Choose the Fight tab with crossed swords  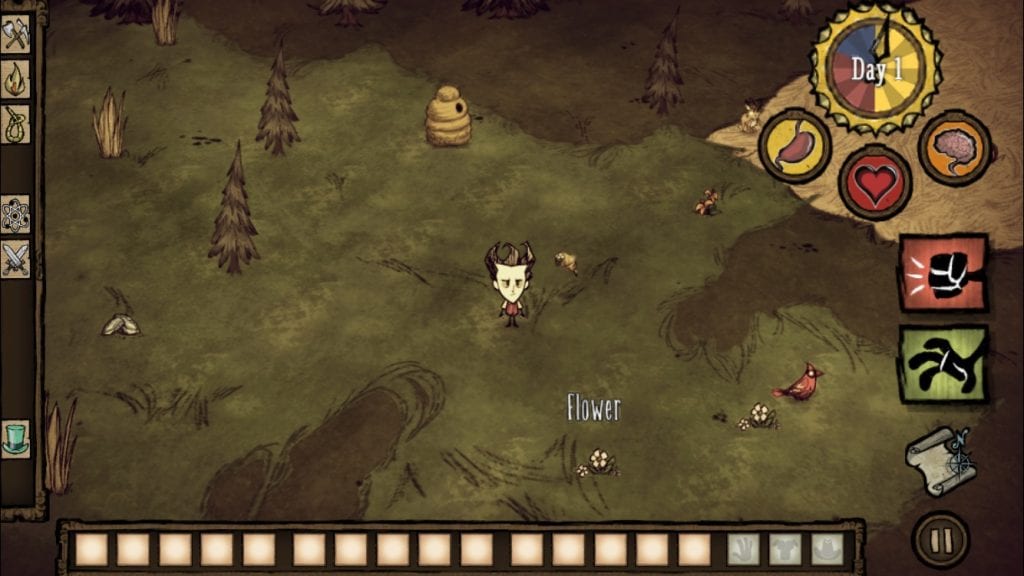click(x=16, y=258)
